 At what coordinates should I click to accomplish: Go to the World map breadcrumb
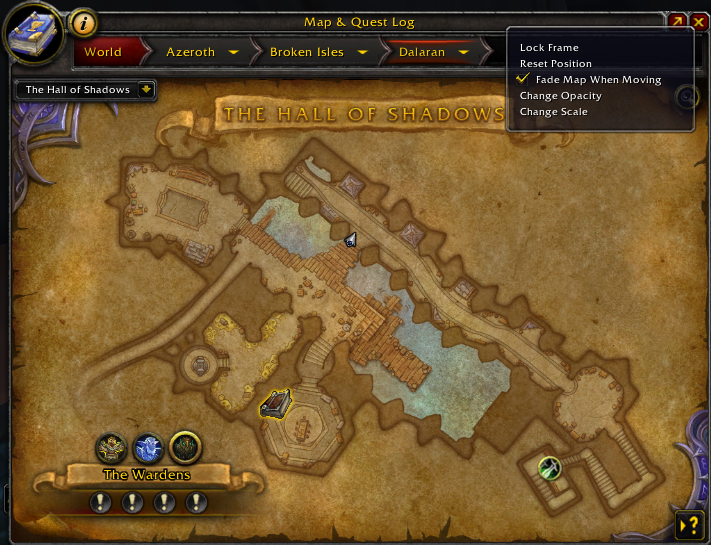[103, 52]
